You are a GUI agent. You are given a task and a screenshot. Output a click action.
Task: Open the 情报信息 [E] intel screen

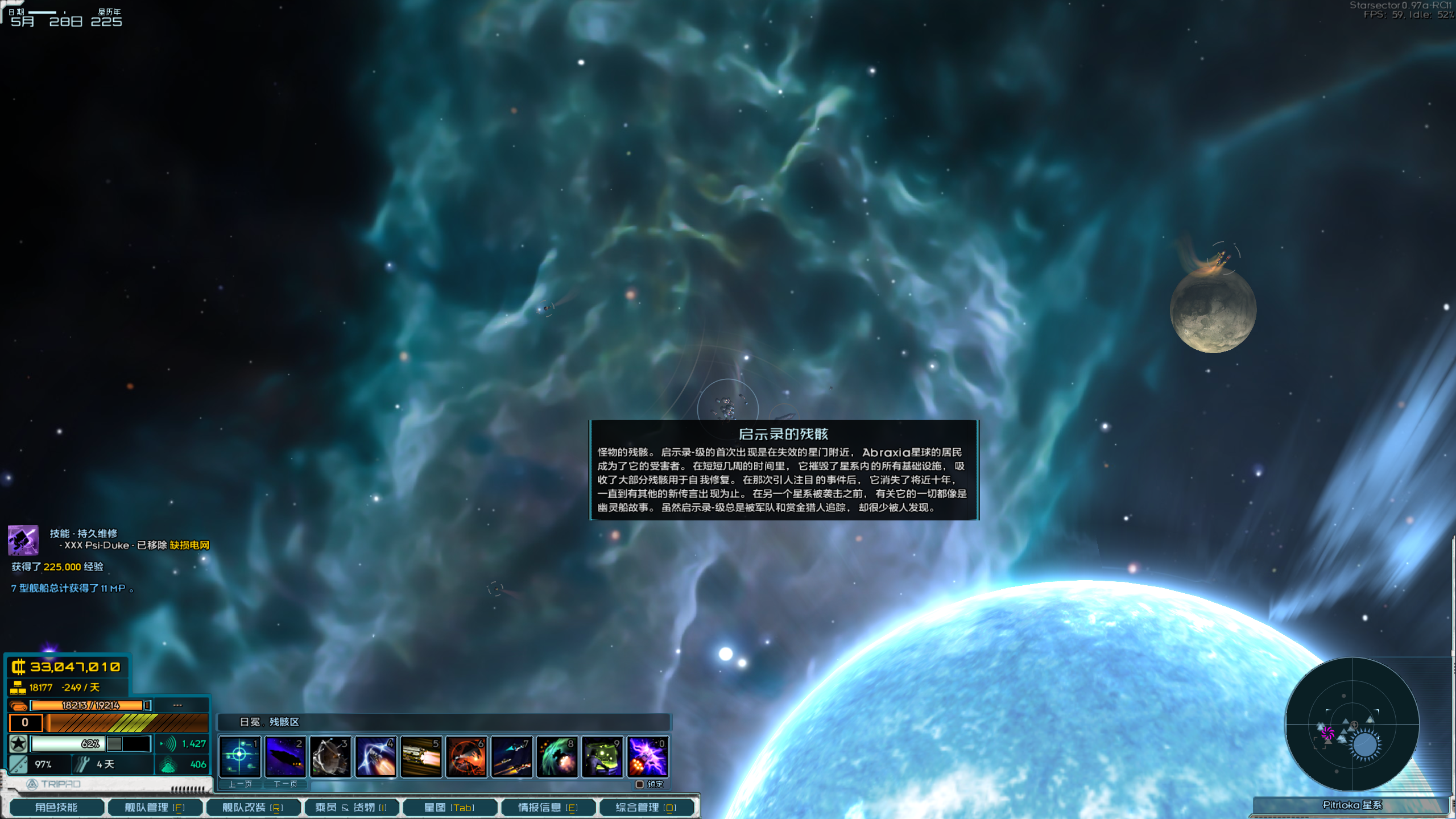548,806
